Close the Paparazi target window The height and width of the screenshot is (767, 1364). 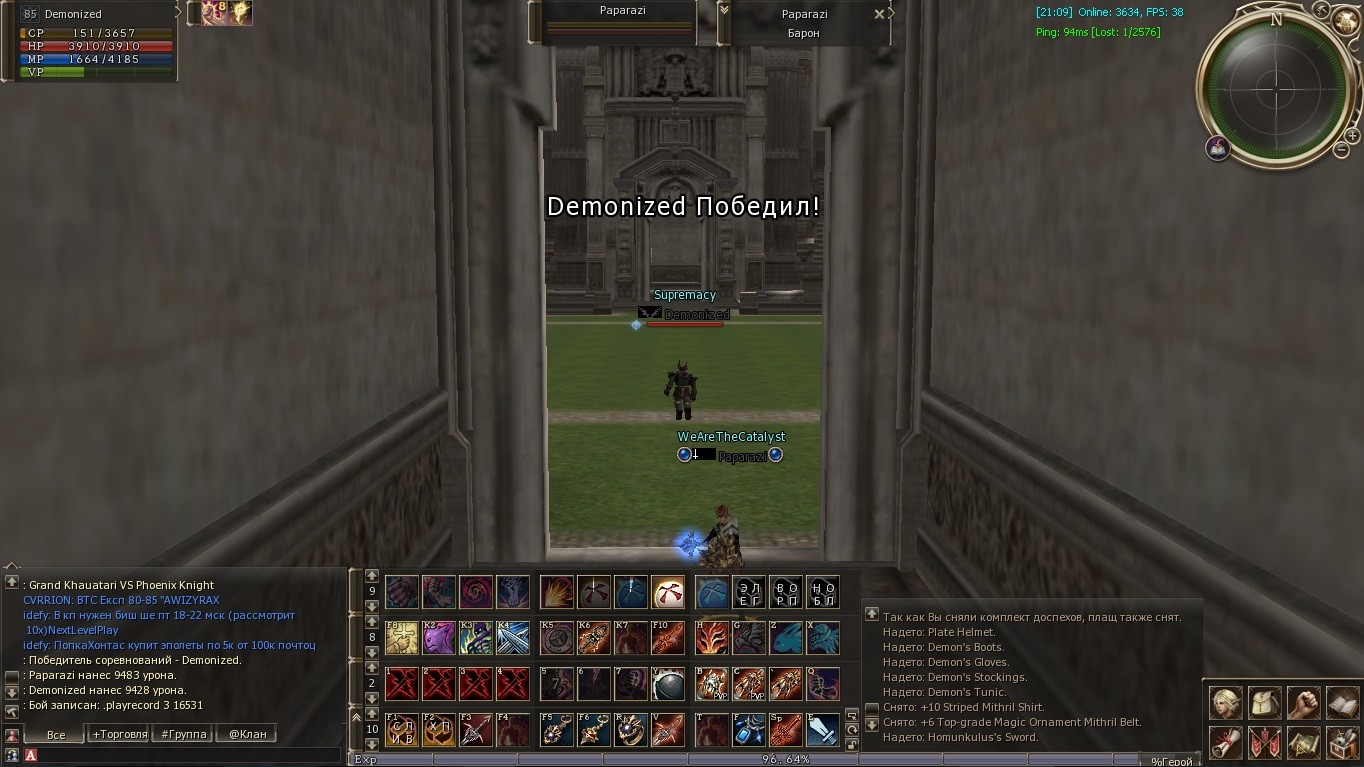click(x=879, y=14)
